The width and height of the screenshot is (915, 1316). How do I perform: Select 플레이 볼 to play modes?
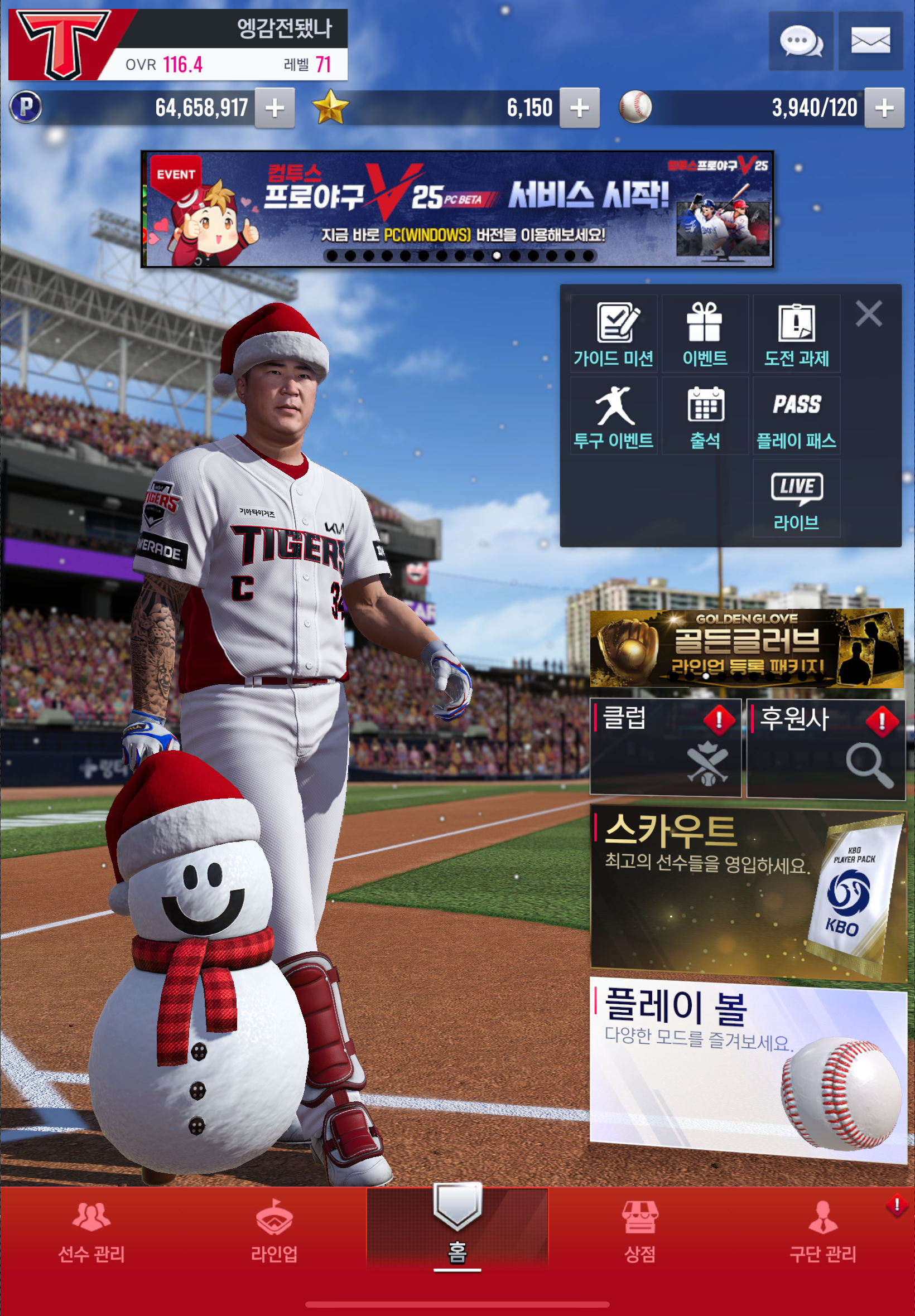(x=748, y=1068)
